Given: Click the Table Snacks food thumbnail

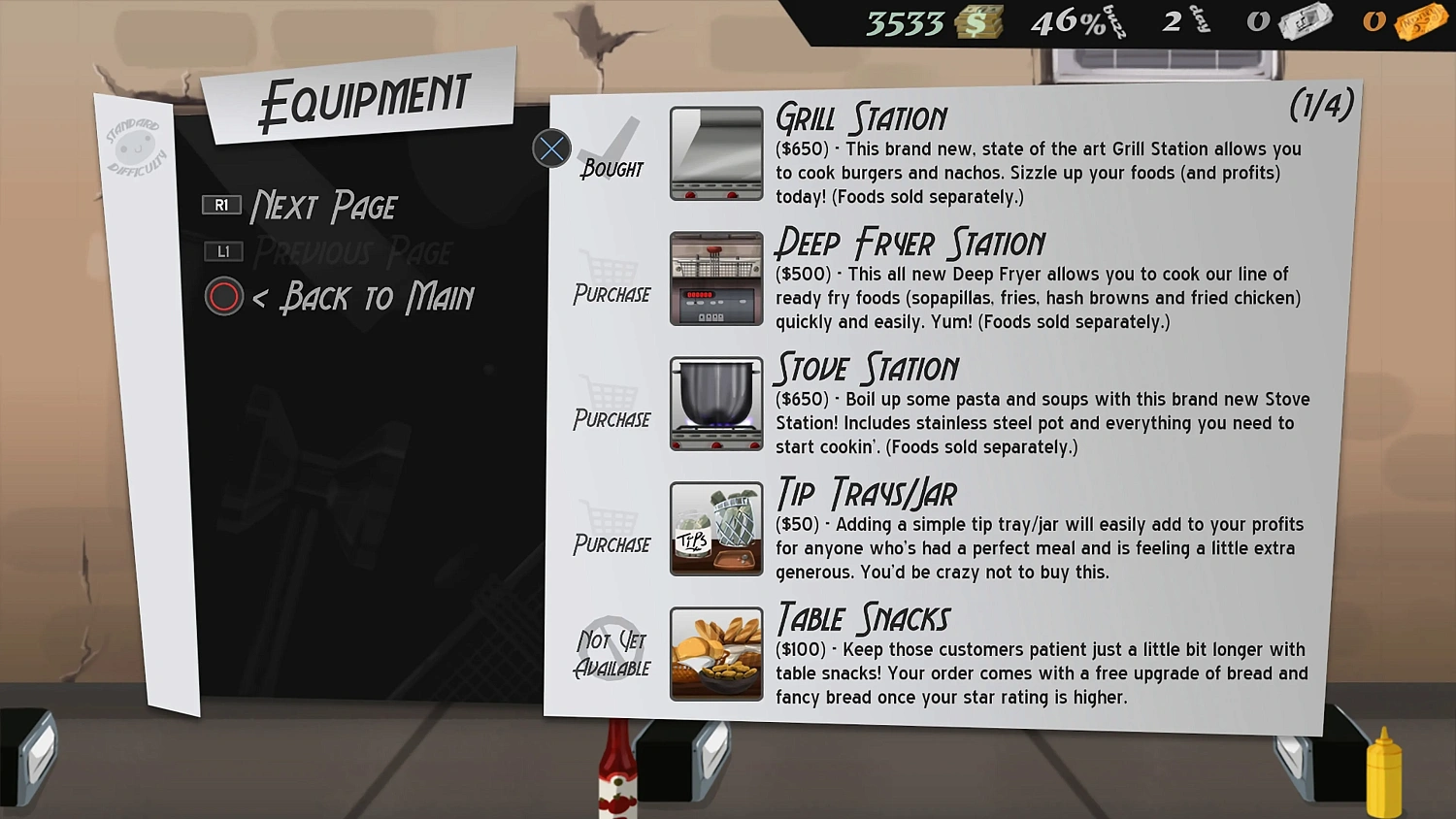Looking at the screenshot, I should coord(715,652).
